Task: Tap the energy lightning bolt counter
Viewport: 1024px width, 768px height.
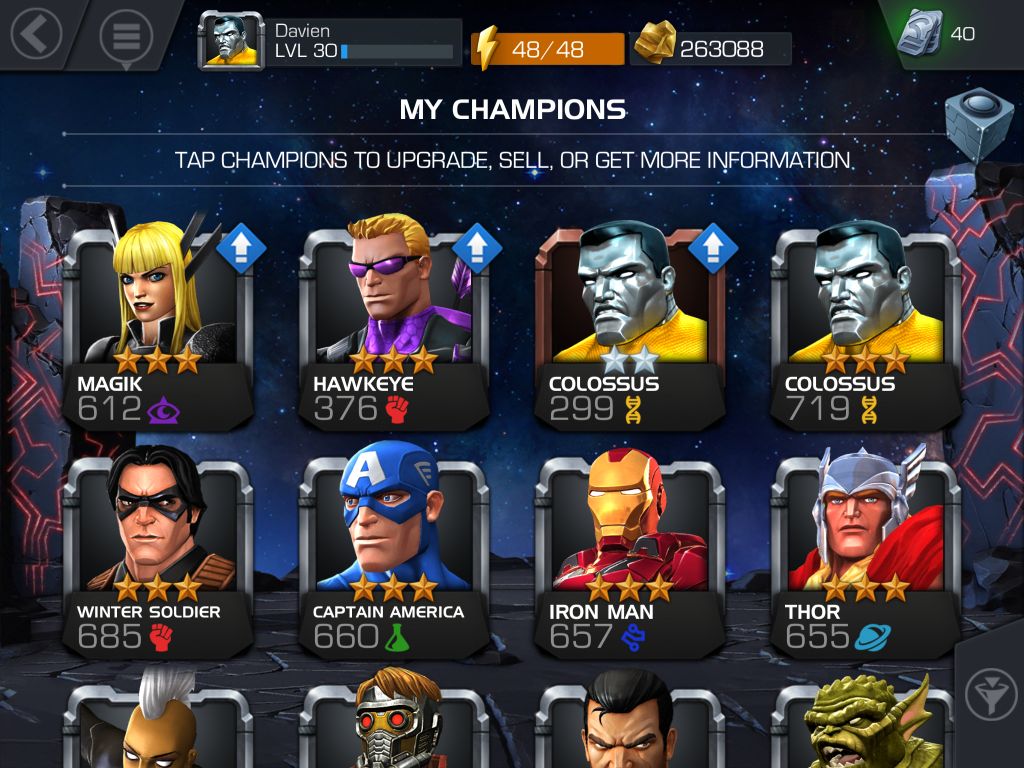Action: (x=547, y=48)
